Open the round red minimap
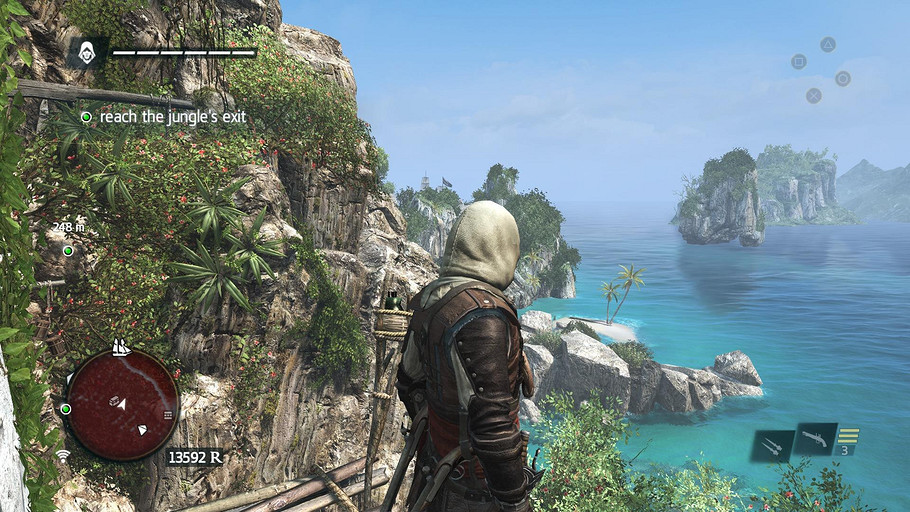910x512 pixels. (x=122, y=404)
